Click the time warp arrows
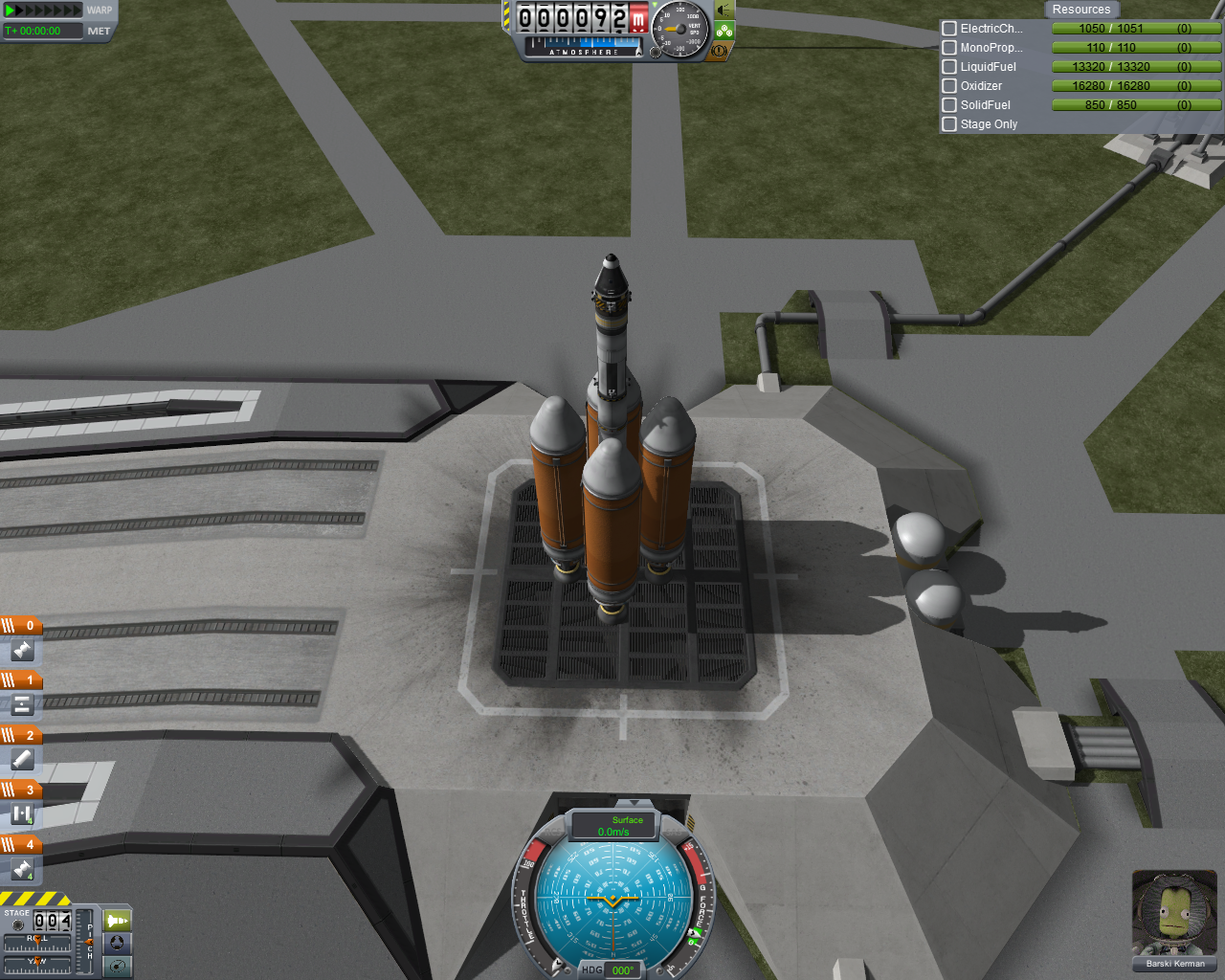Image resolution: width=1225 pixels, height=980 pixels. [44, 11]
